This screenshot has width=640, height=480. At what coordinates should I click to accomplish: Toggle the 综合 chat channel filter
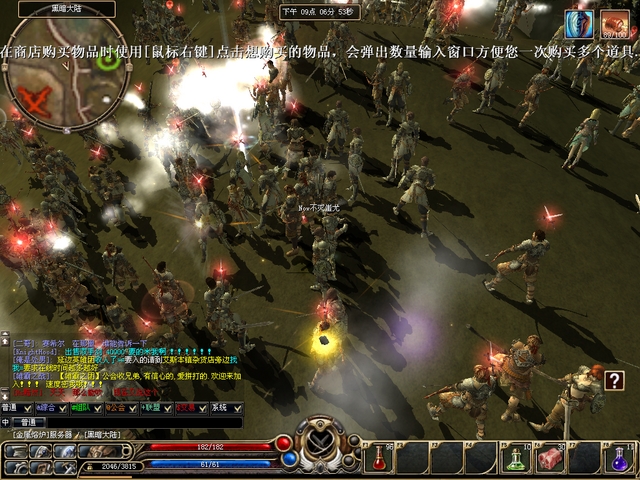pyautogui.click(x=51, y=408)
